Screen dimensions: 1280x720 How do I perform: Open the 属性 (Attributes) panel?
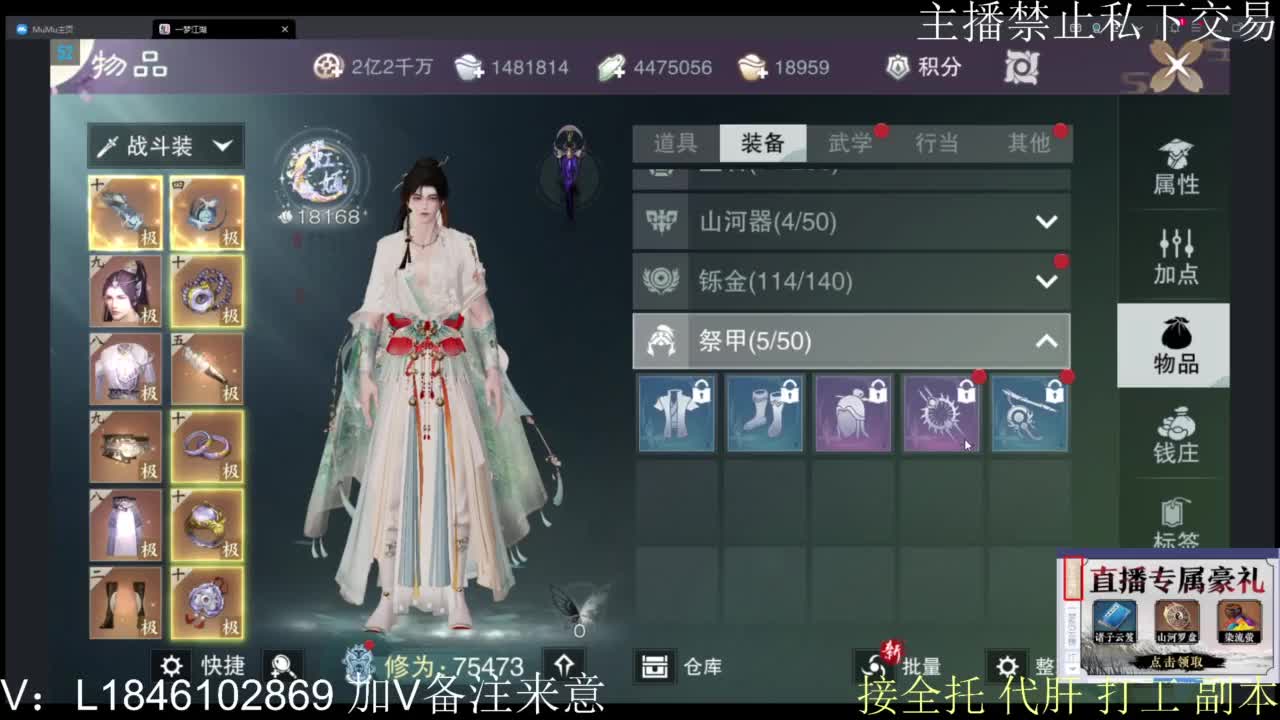click(x=1175, y=170)
